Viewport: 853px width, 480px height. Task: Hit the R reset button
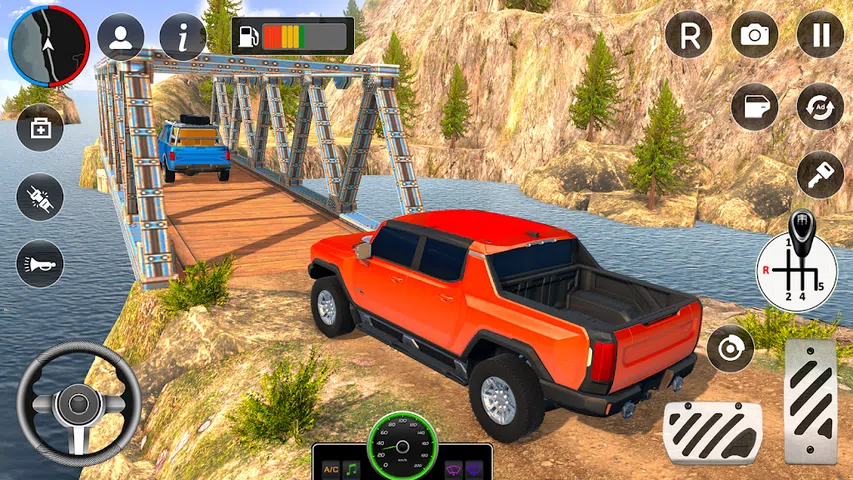(689, 35)
